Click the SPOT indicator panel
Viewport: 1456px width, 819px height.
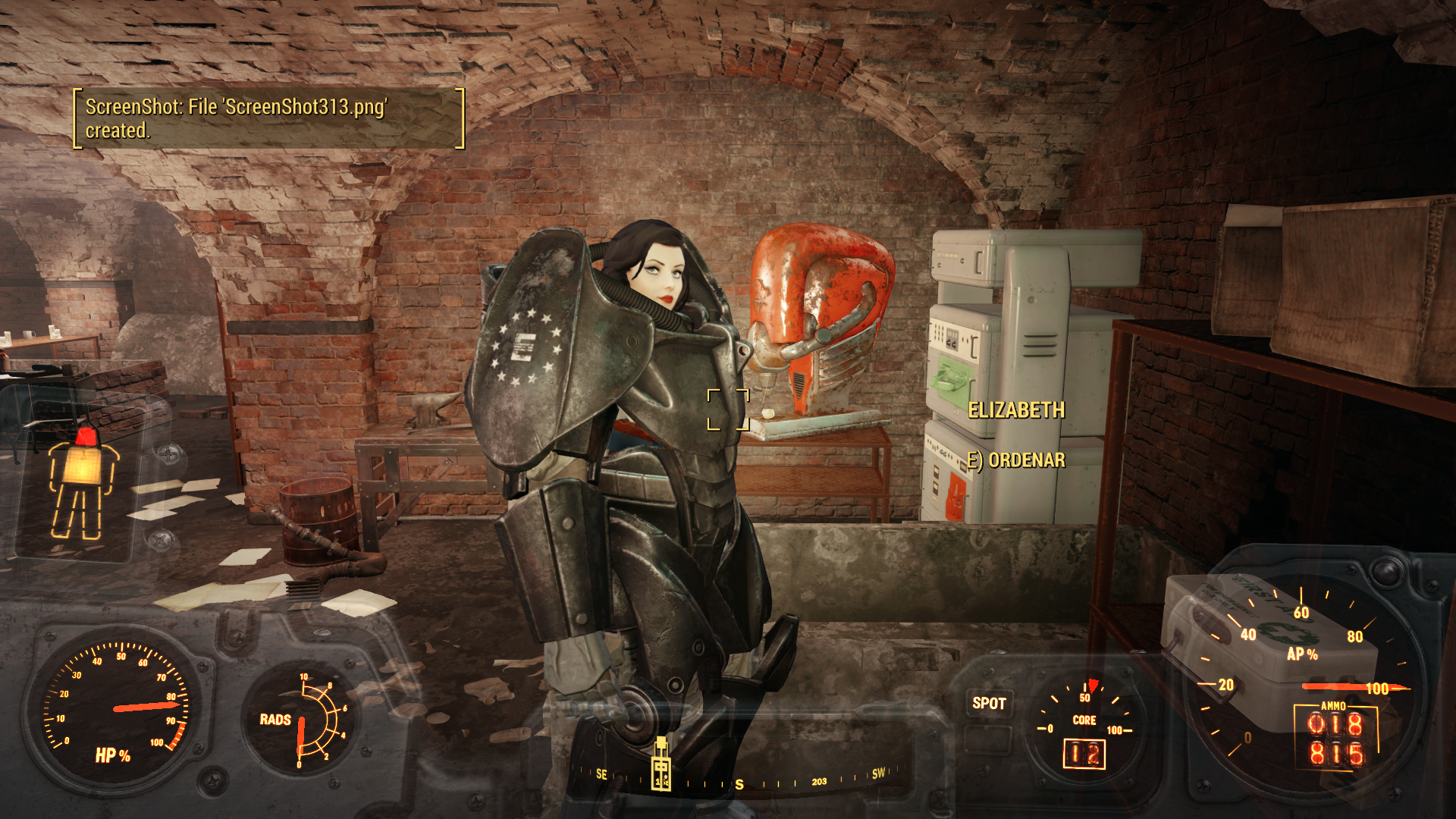pos(989,704)
